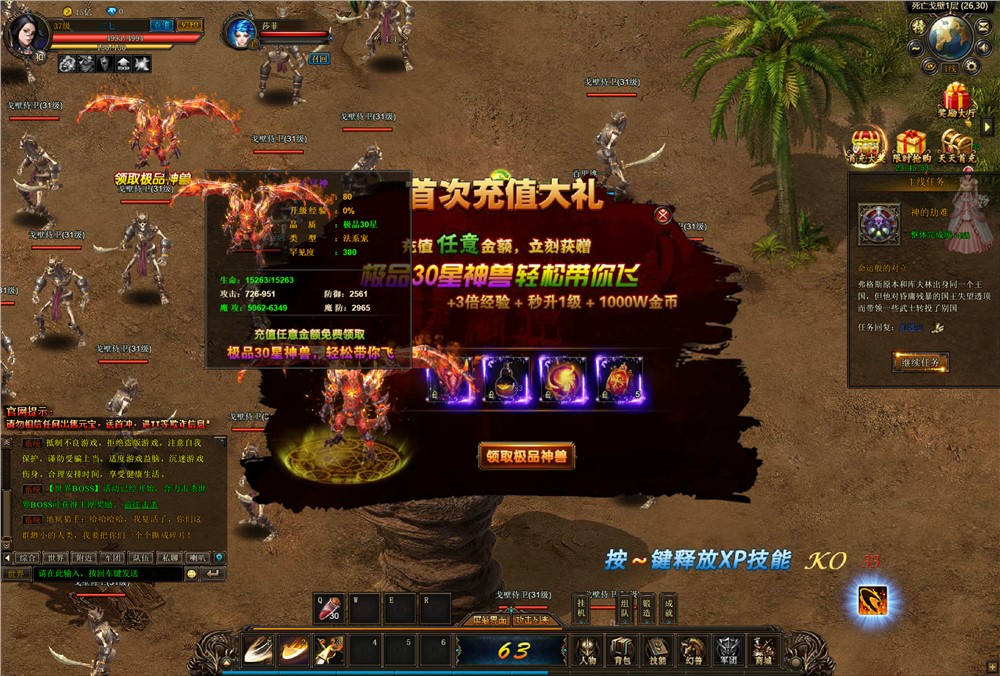Continue the main quest with 继续任务
The width and height of the screenshot is (1000, 676).
click(919, 363)
